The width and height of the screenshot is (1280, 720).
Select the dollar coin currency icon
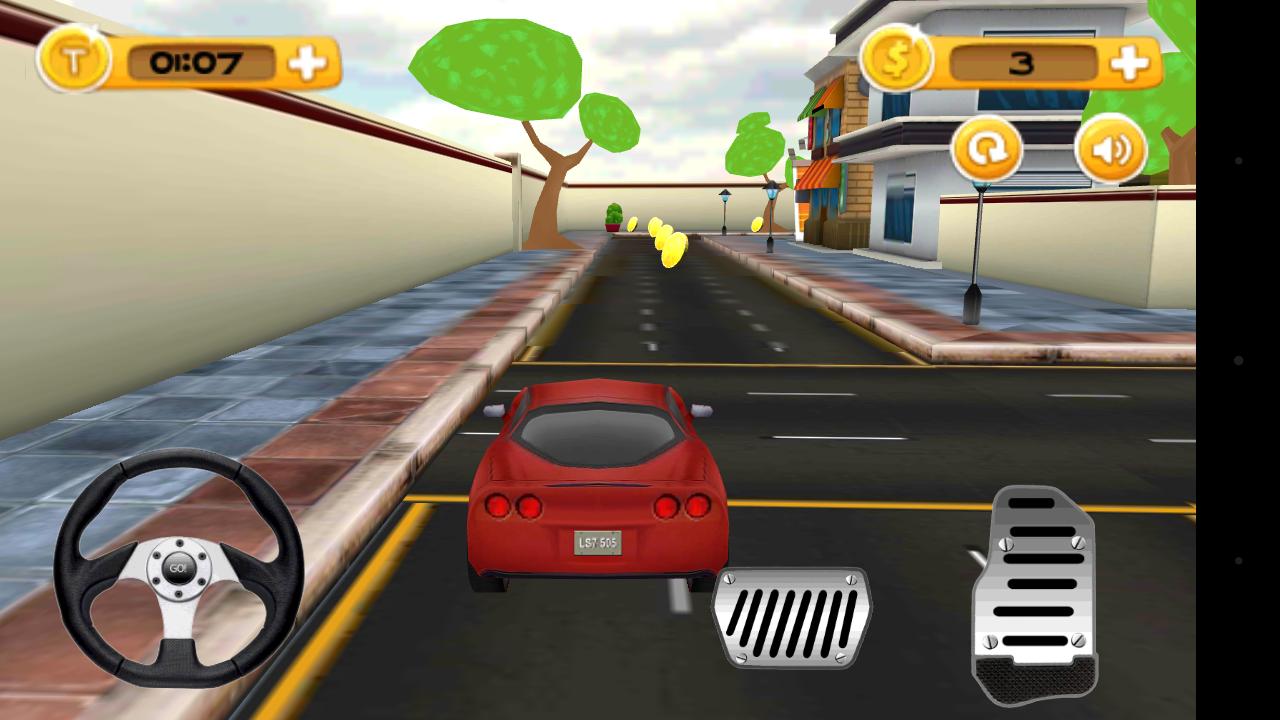click(898, 60)
